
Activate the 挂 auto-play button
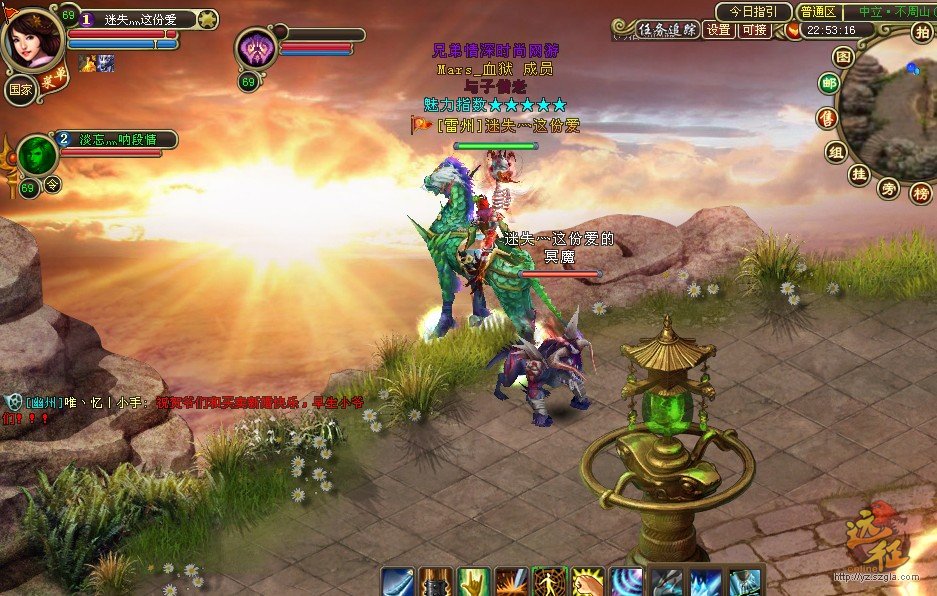(x=857, y=174)
